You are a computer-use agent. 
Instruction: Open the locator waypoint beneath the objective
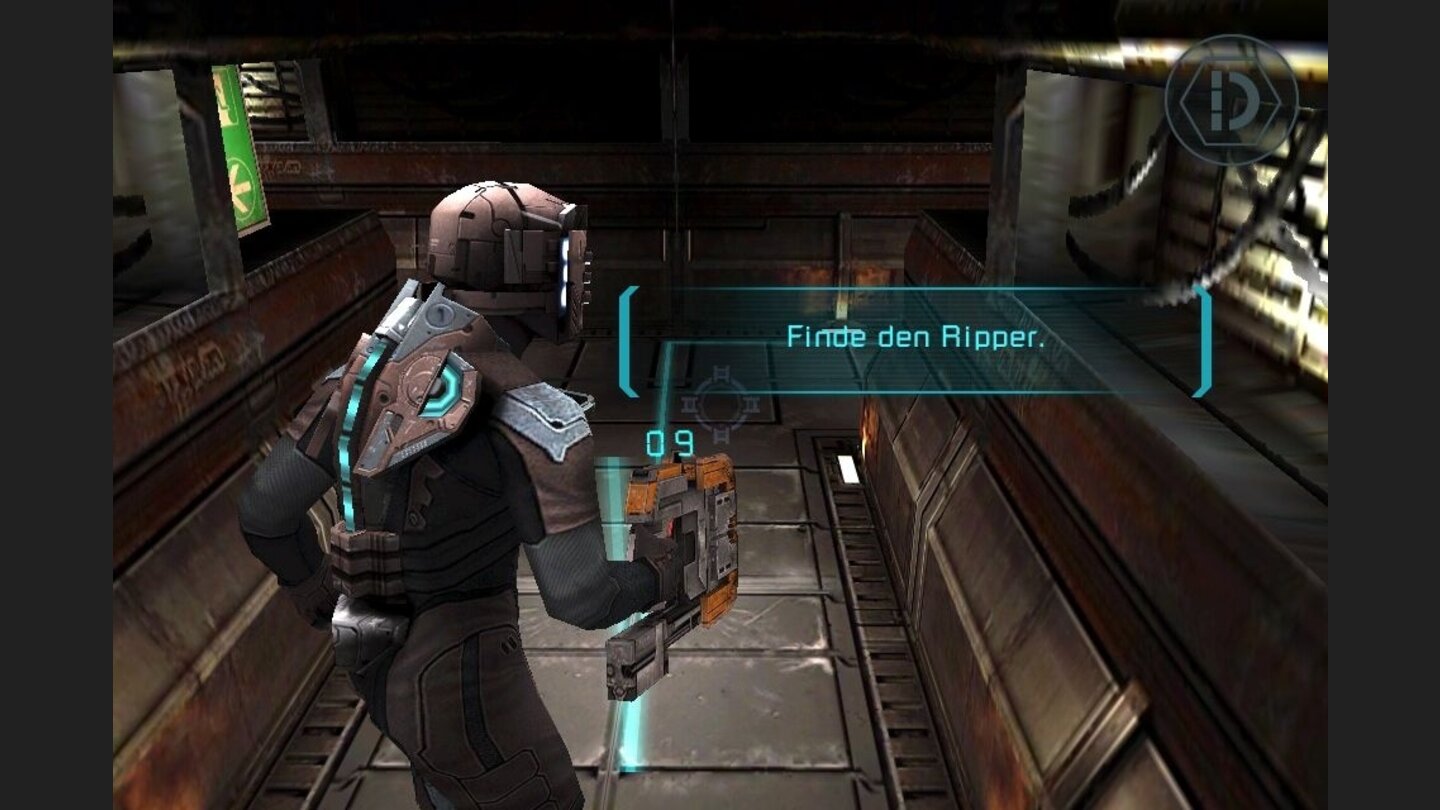(722, 404)
